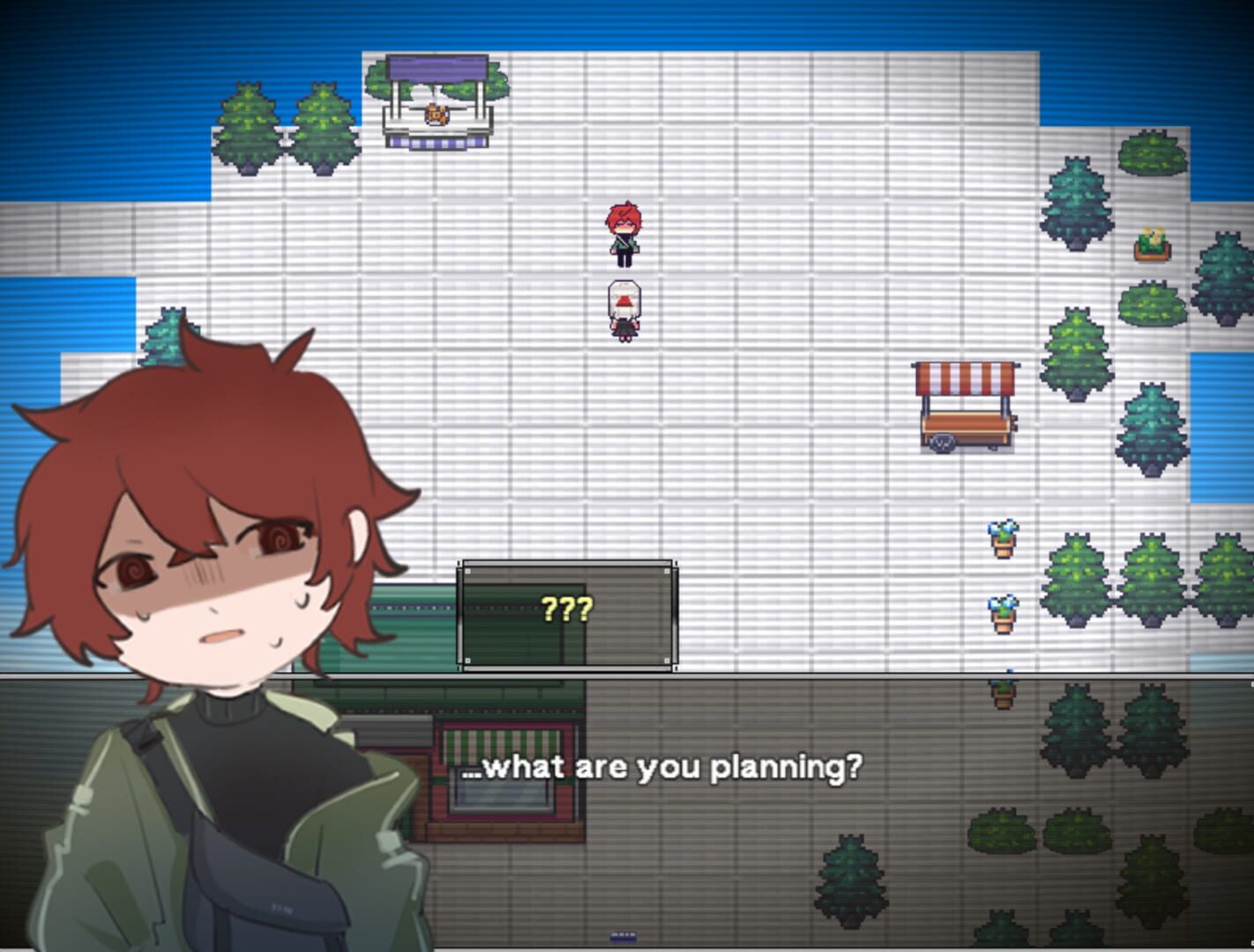Select the red-haired player sprite
1254x952 pixels.
click(624, 234)
